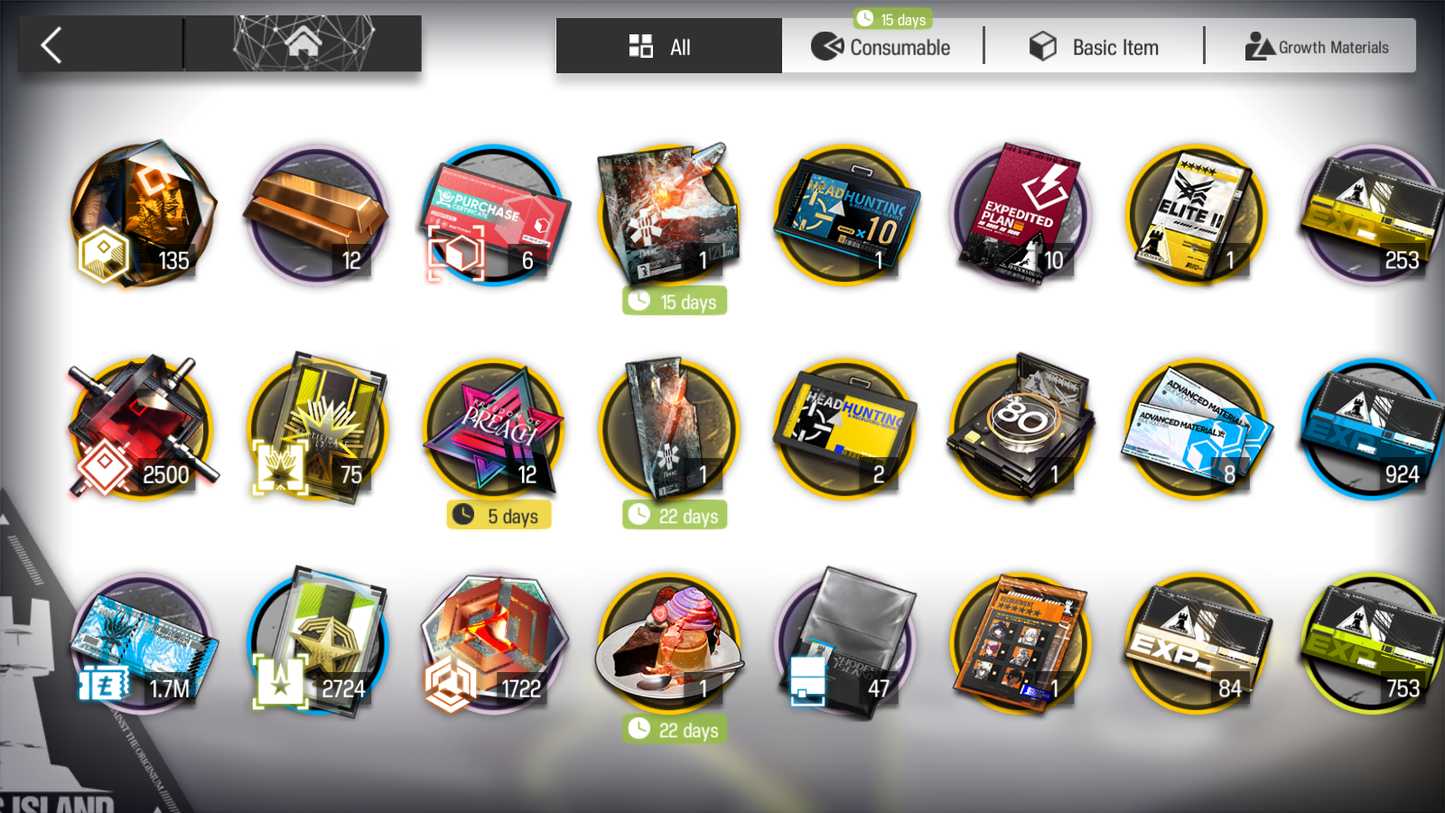Open the Elite II voucher item

click(1195, 215)
